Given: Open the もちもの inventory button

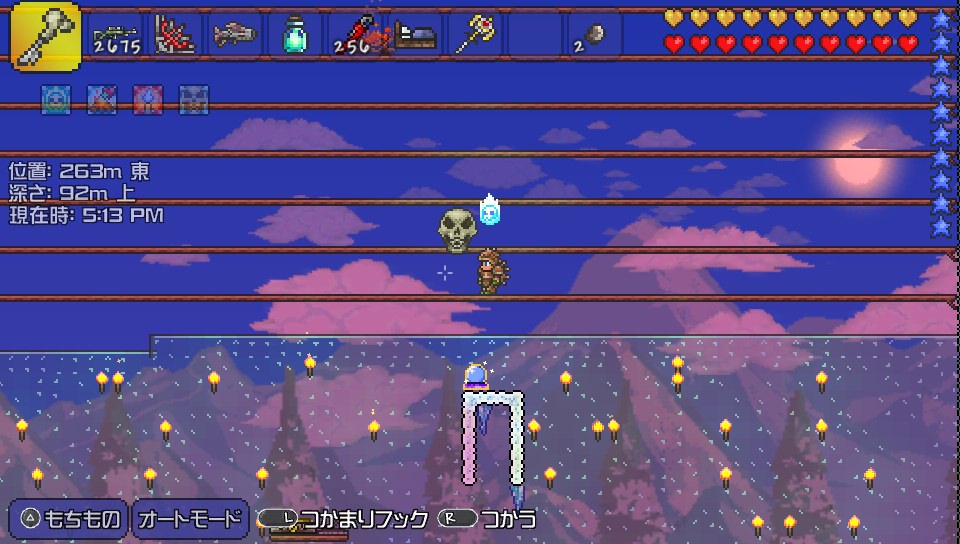Looking at the screenshot, I should point(69,519).
